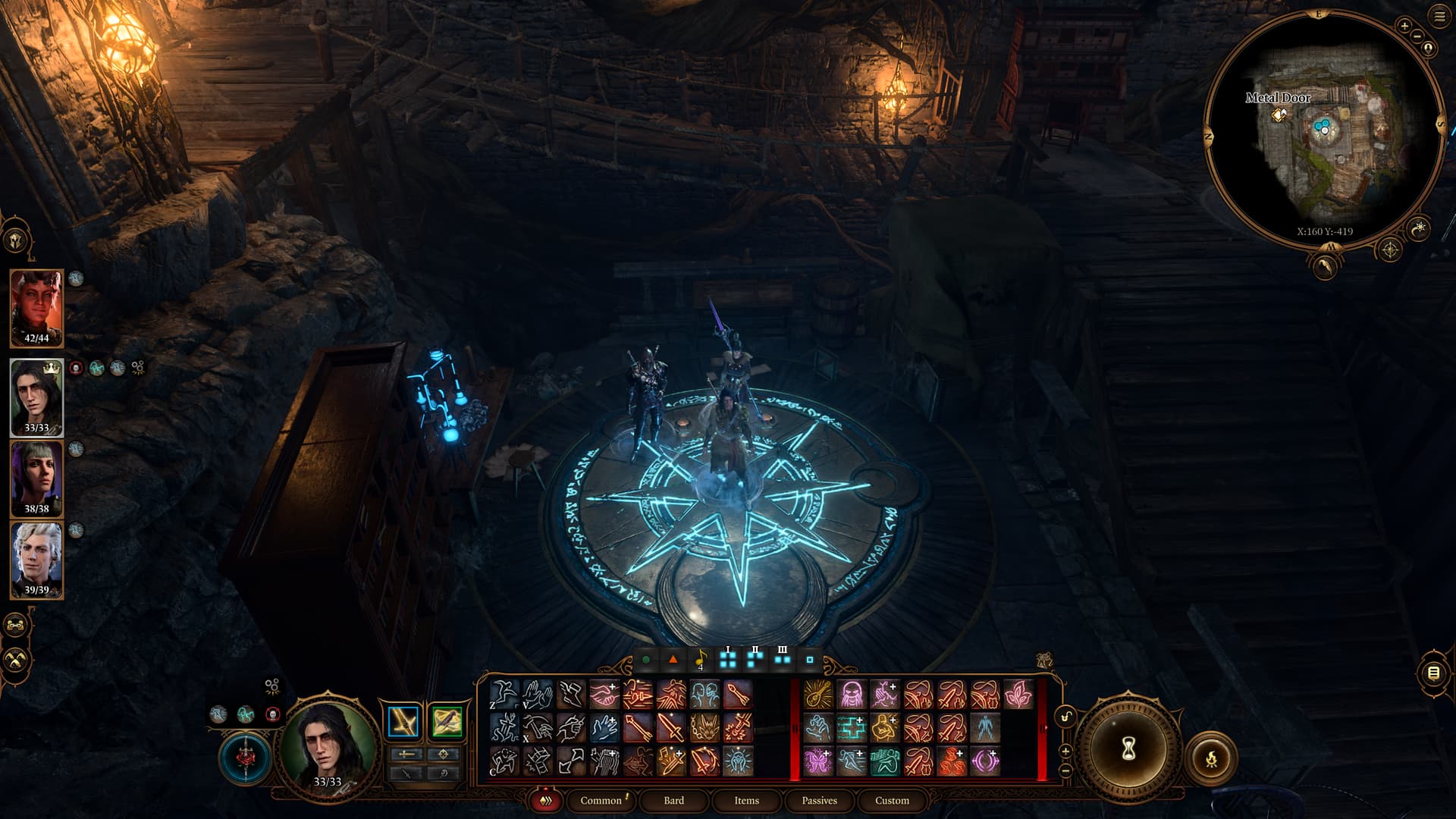Open the campfire camp button

[1211, 757]
